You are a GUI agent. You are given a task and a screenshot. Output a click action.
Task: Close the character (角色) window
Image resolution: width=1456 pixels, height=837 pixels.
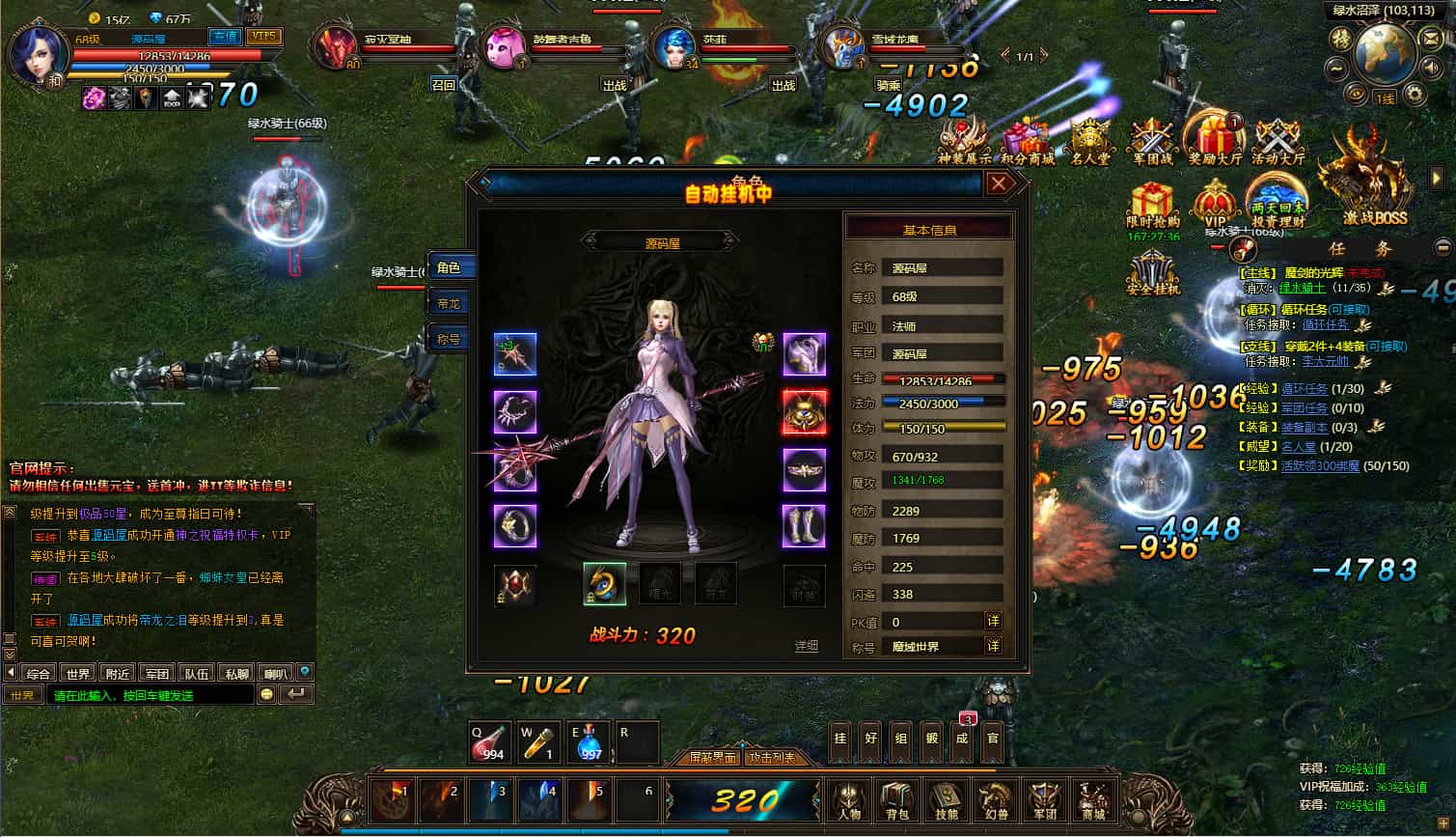pos(999,183)
